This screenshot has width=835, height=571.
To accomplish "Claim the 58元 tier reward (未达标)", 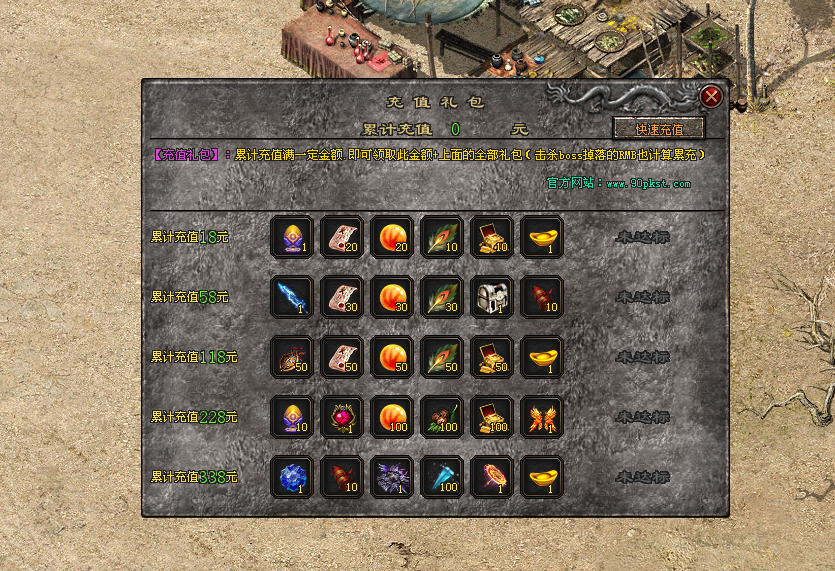I will tap(642, 297).
